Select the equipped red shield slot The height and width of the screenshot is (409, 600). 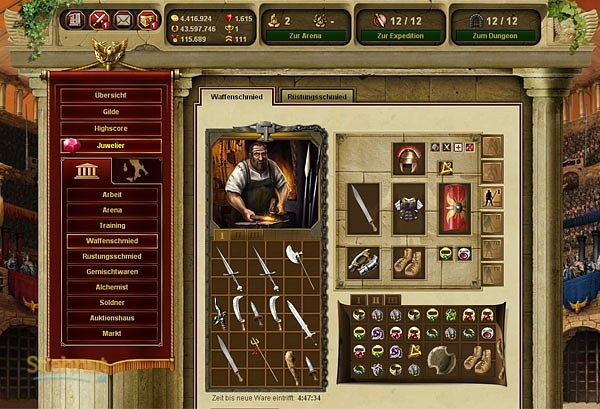coord(455,207)
